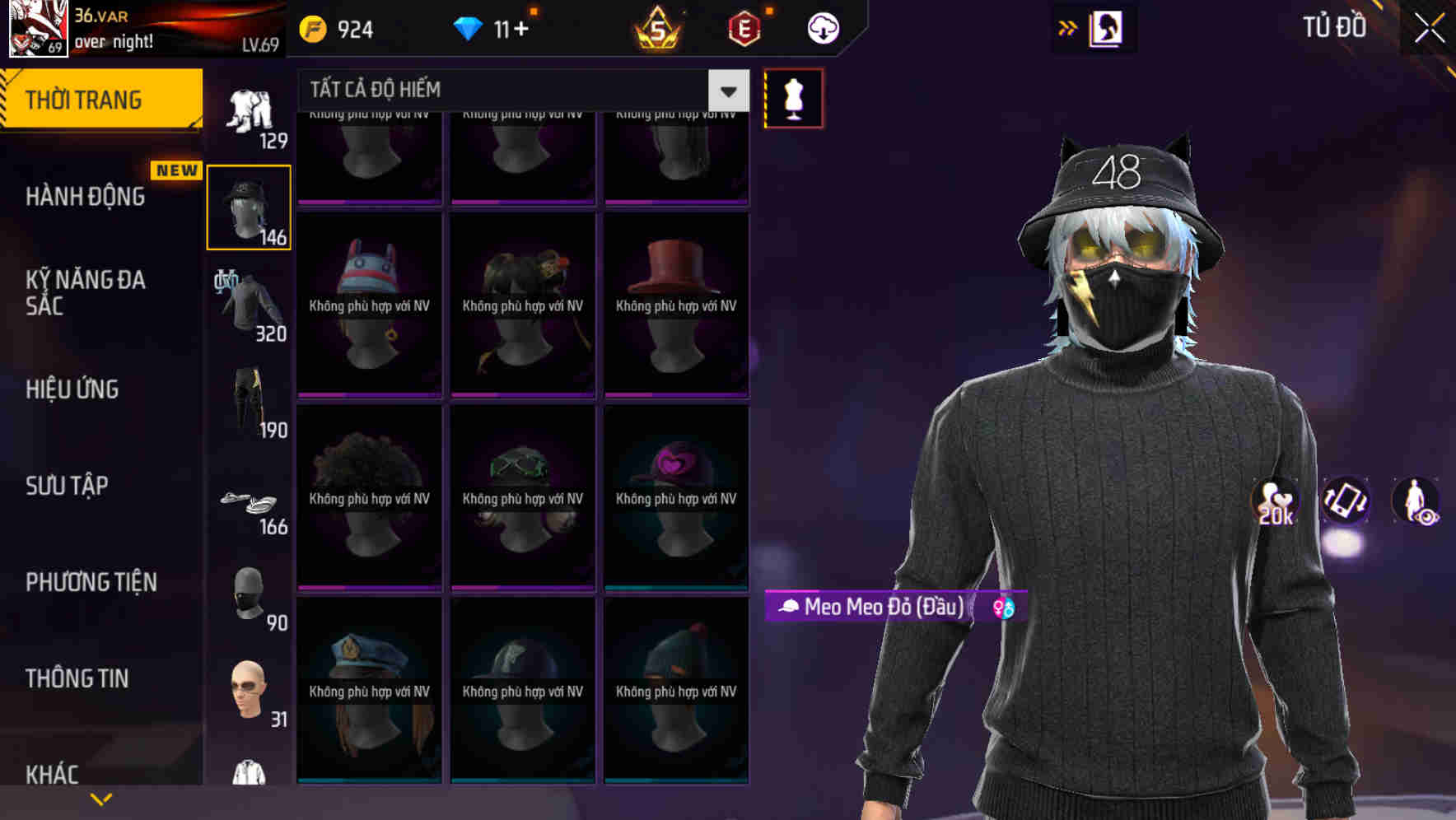Viewport: 1456px width, 820px height.
Task: Click the diamond currency icon
Action: tap(469, 27)
